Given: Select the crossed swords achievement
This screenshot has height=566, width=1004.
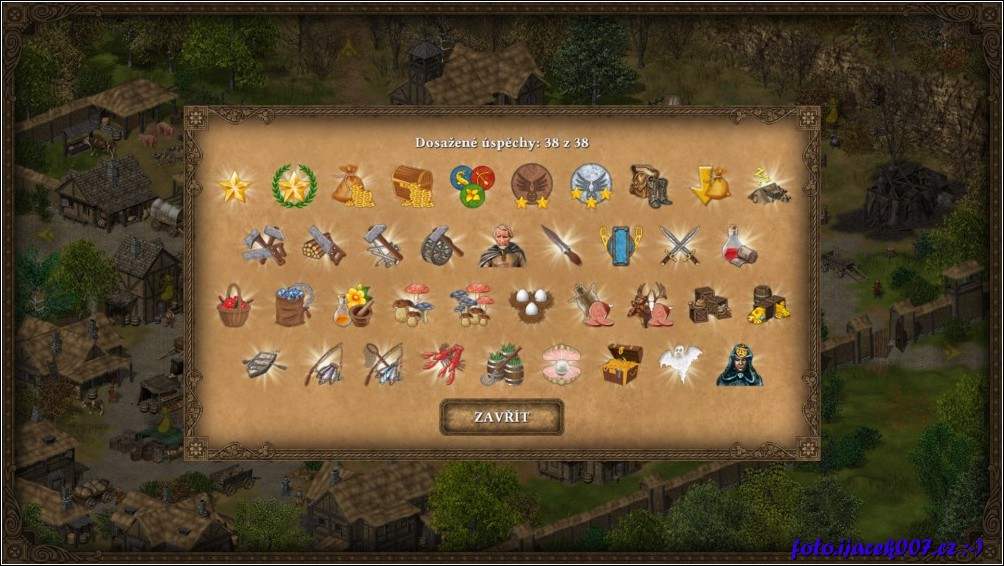Looking at the screenshot, I should tap(679, 245).
